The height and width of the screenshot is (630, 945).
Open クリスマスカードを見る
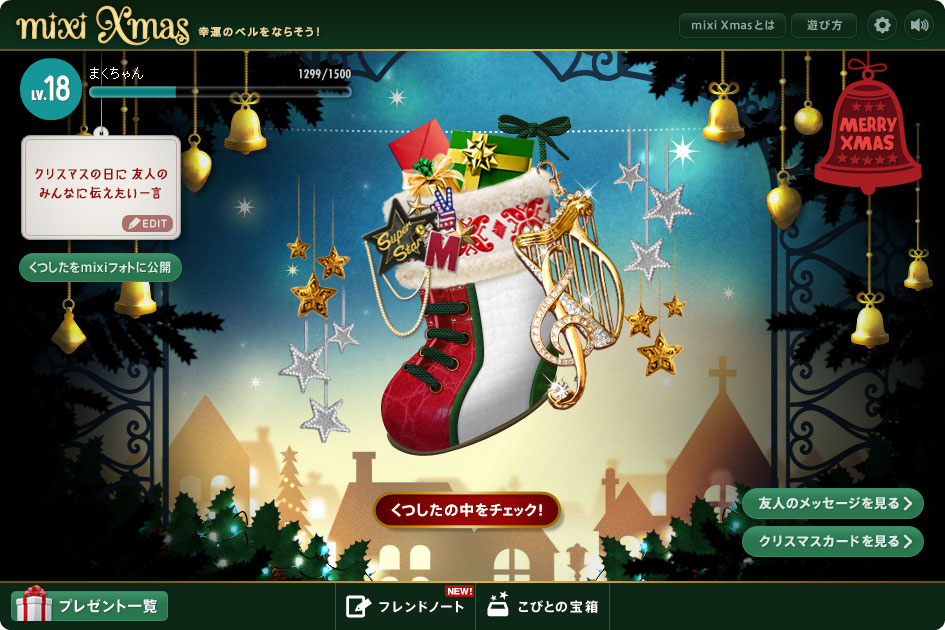coord(832,541)
